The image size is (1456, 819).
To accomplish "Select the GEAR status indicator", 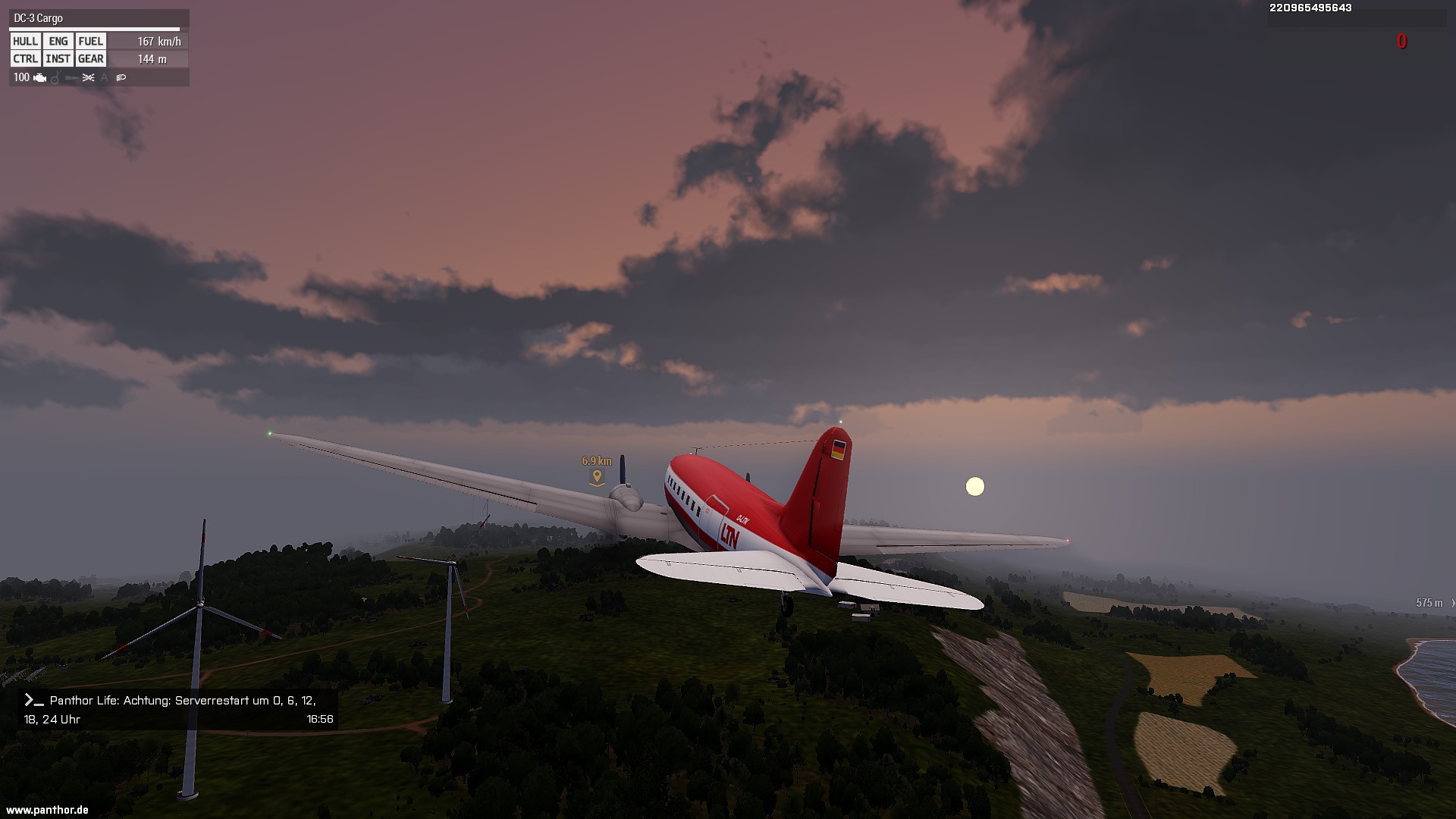I will 90,59.
